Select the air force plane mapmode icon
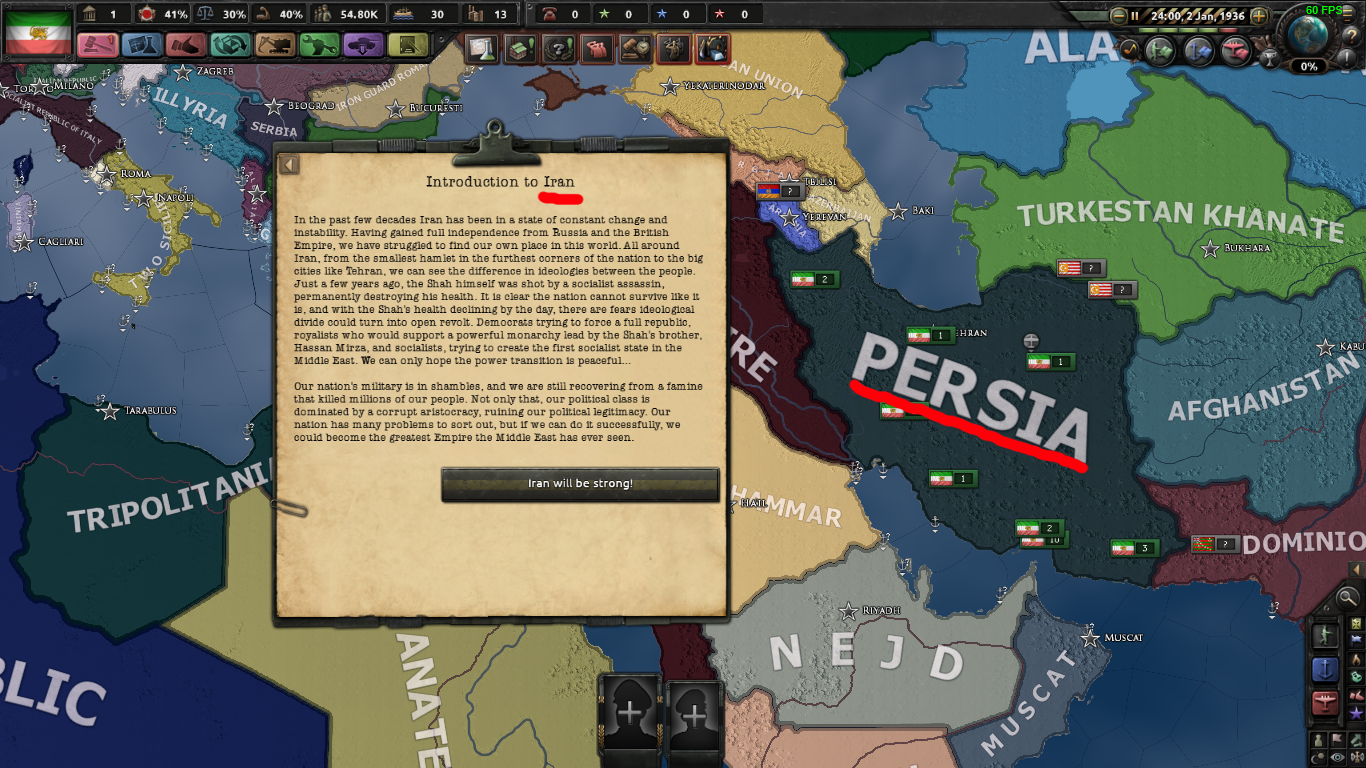The width and height of the screenshot is (1366, 768). click(x=1325, y=701)
